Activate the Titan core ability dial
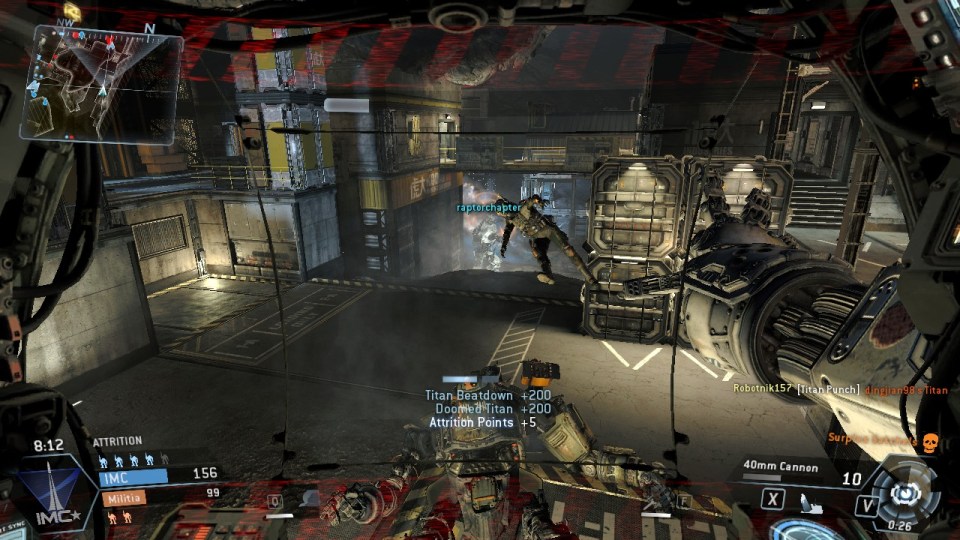The width and height of the screenshot is (960, 540). pos(906,492)
